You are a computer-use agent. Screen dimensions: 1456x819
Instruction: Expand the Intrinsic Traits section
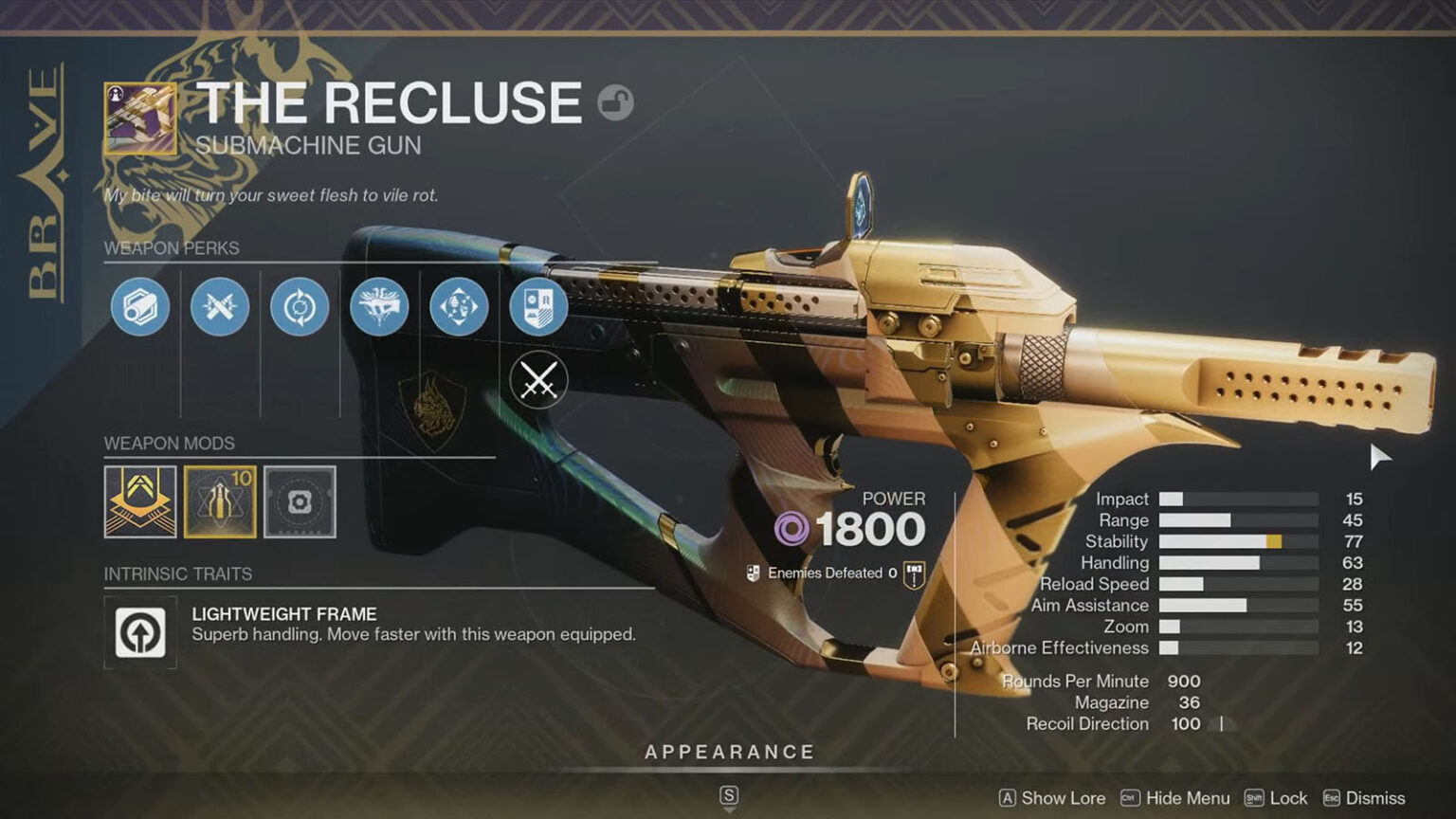[x=177, y=574]
